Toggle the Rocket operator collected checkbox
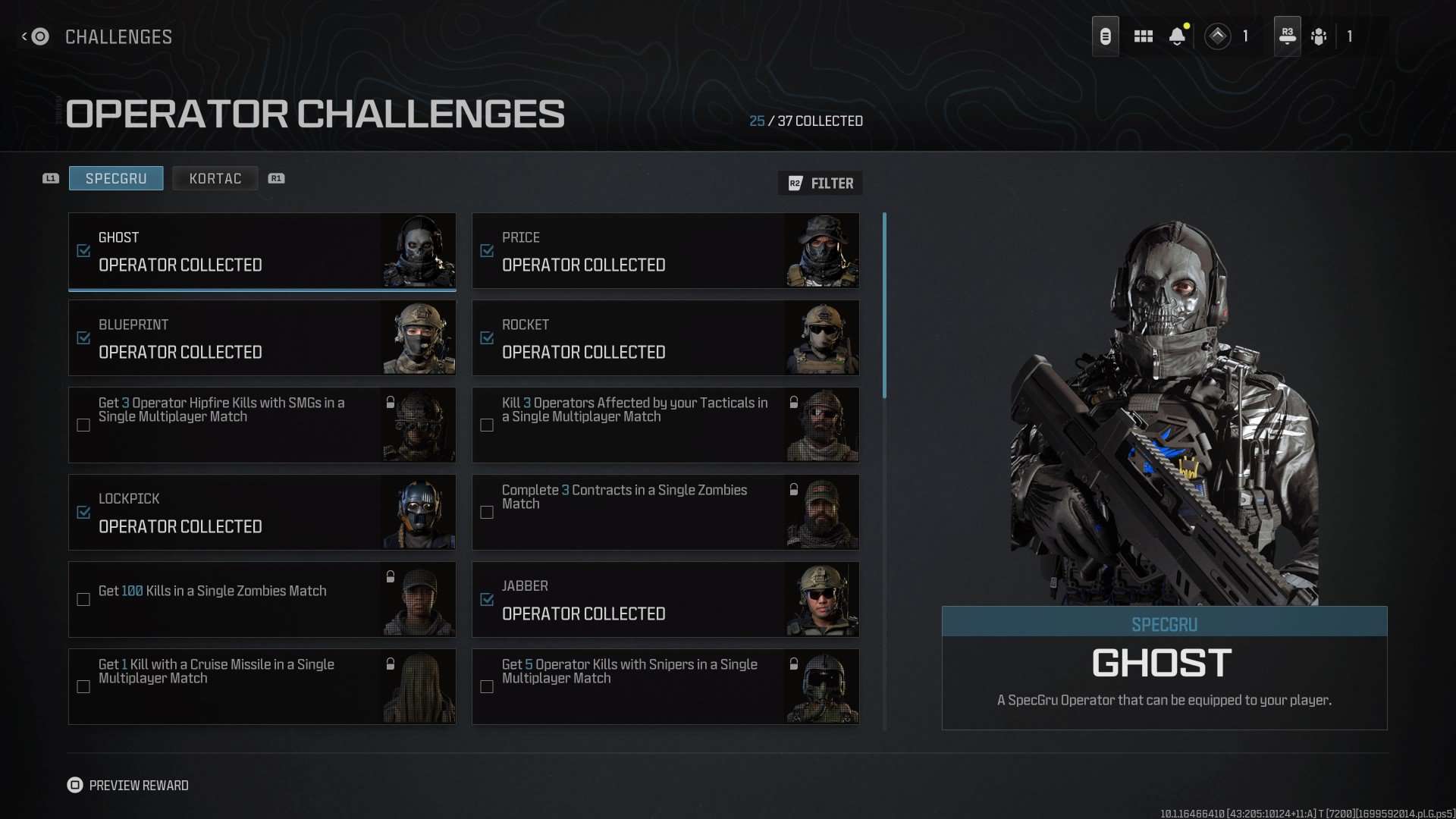Screen dimensions: 1456x819 [x=486, y=338]
